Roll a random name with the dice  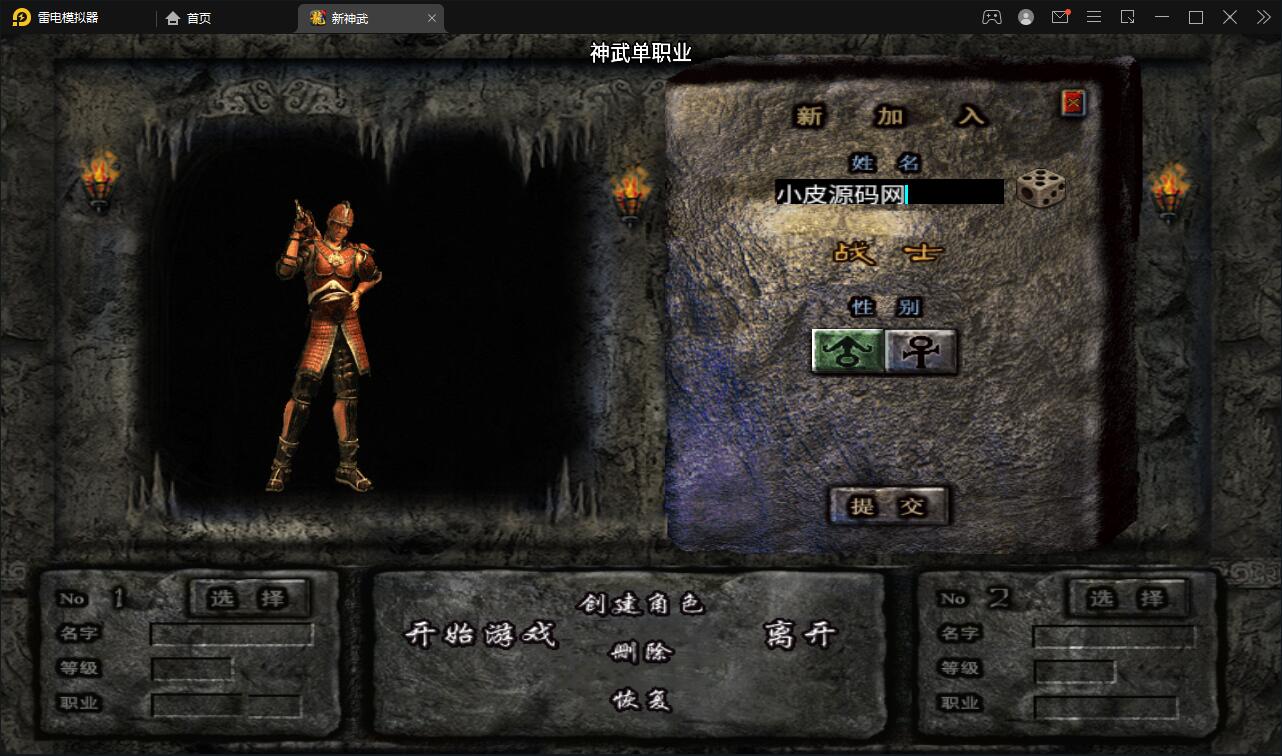click(1040, 189)
